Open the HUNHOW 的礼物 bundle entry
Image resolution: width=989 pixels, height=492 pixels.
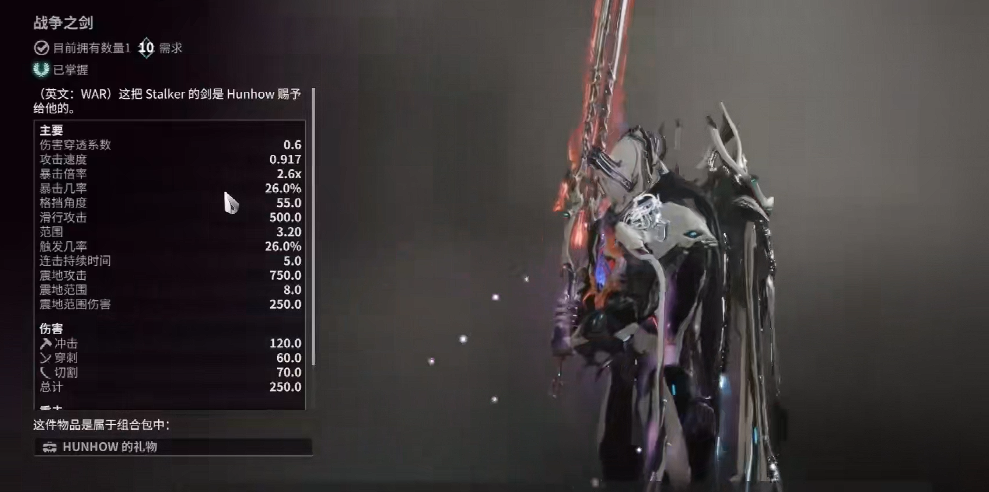(173, 447)
